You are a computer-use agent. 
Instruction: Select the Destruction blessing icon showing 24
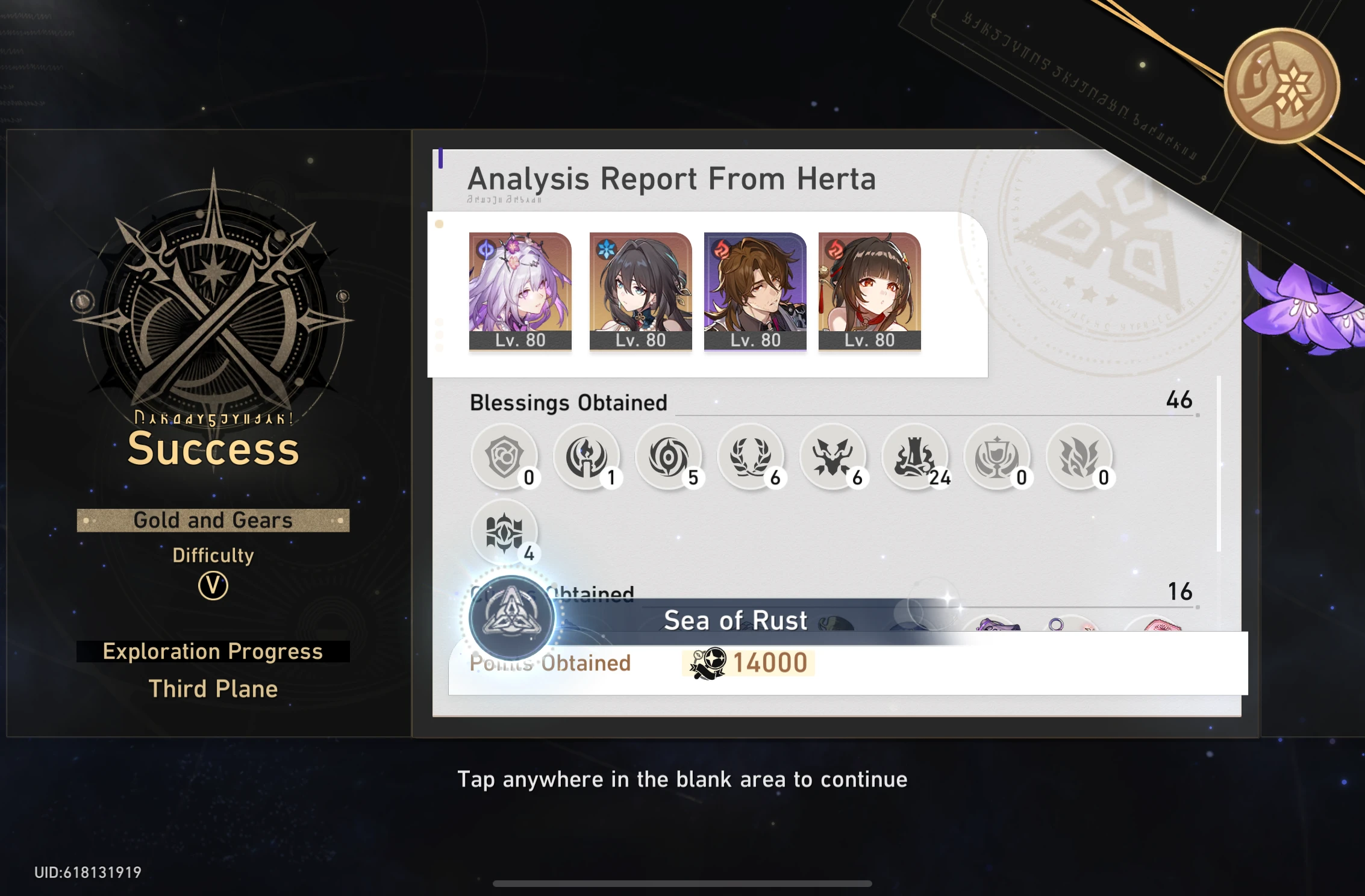click(x=916, y=456)
